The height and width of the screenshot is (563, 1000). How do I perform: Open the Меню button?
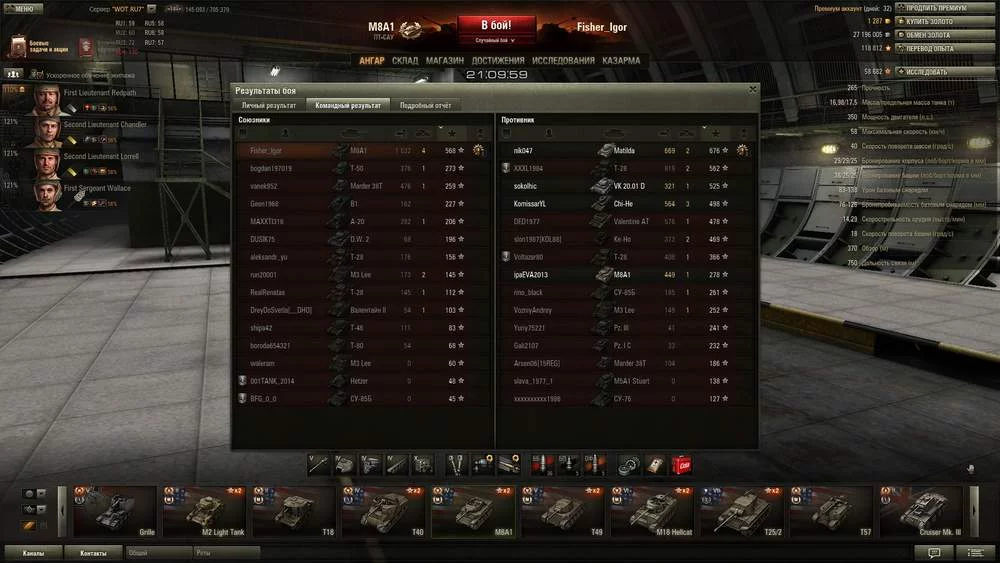[x=23, y=8]
